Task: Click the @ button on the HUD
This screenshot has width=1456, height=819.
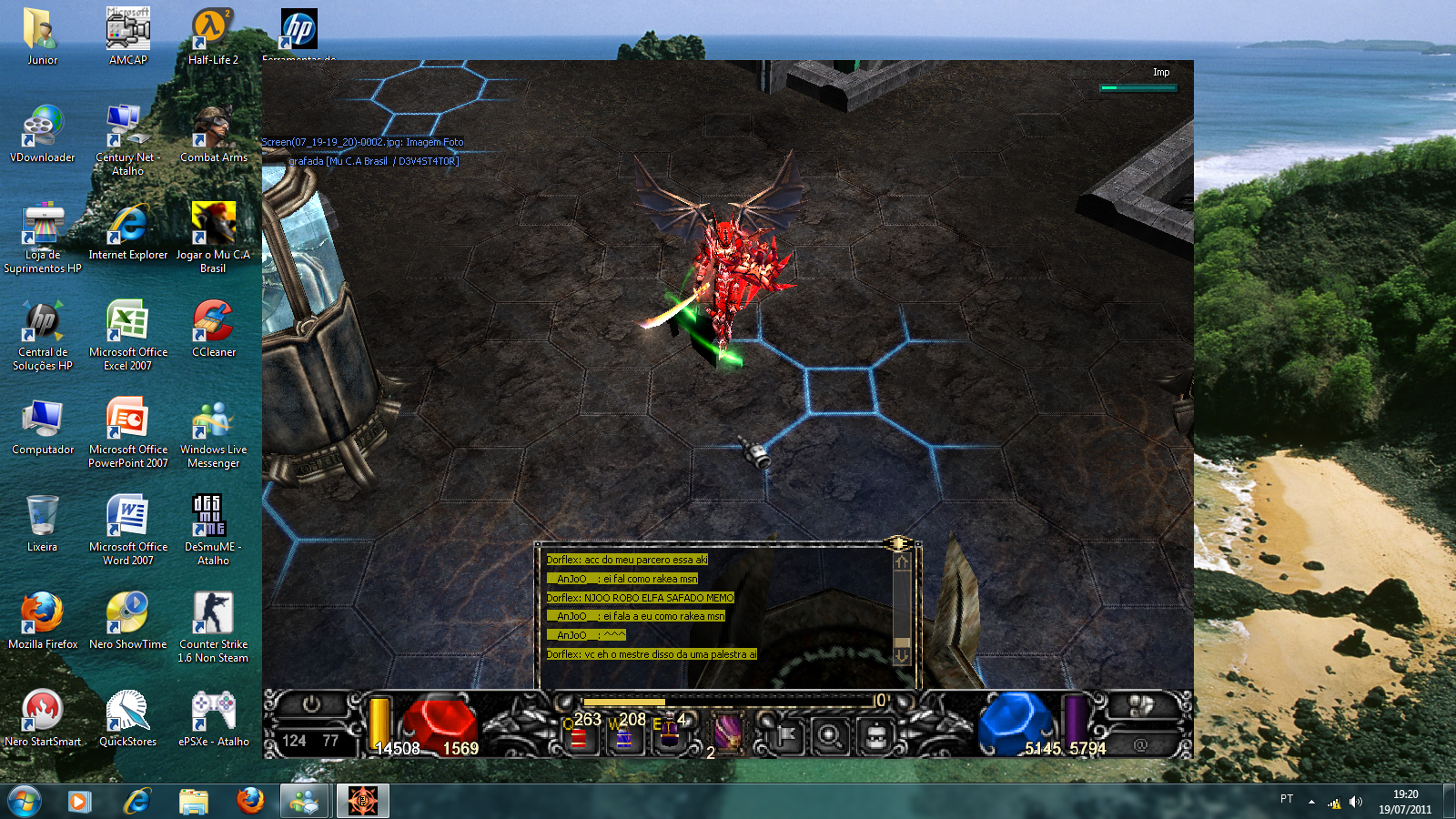Action: click(1140, 744)
